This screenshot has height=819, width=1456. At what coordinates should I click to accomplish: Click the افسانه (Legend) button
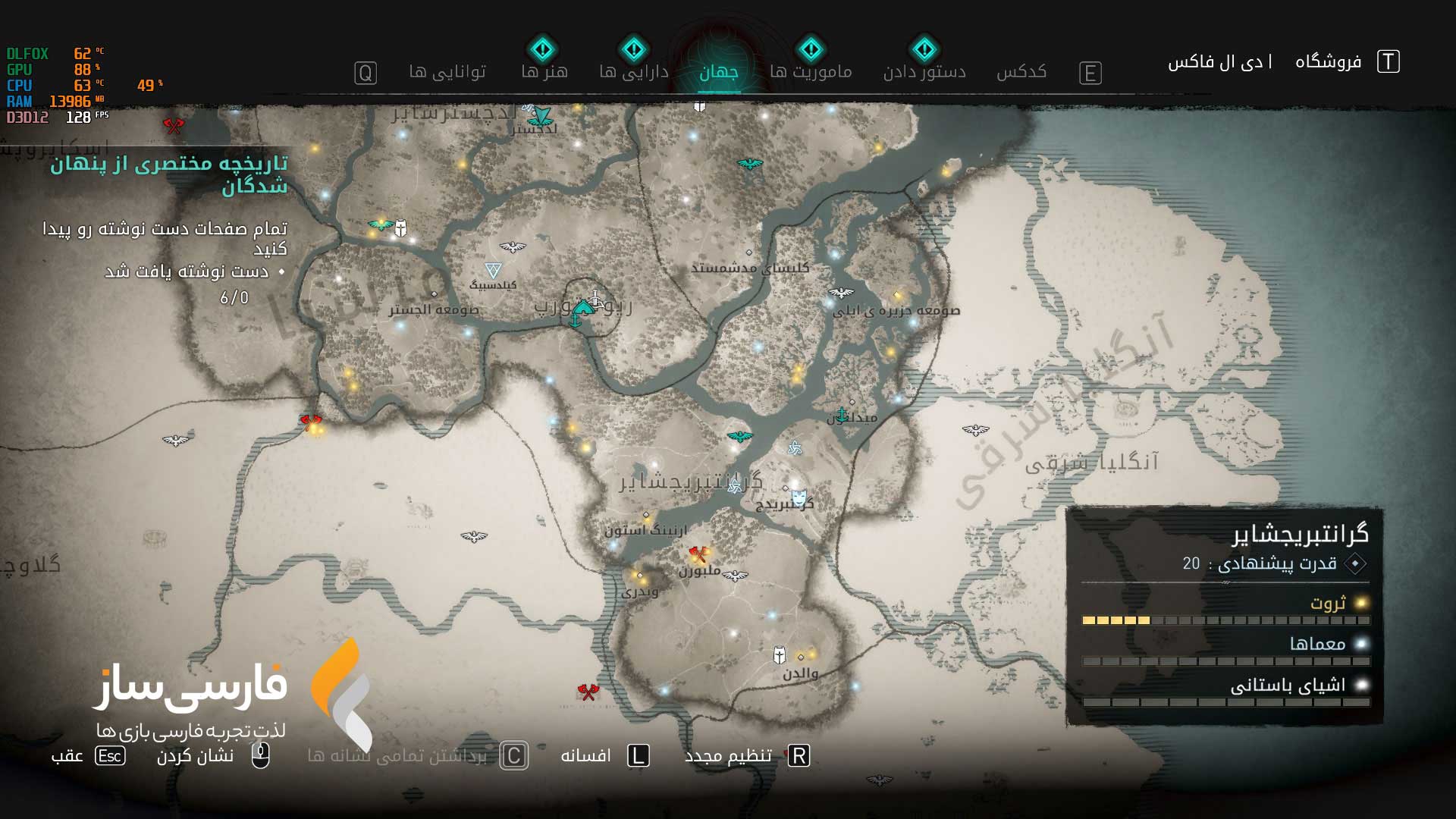click(x=585, y=756)
